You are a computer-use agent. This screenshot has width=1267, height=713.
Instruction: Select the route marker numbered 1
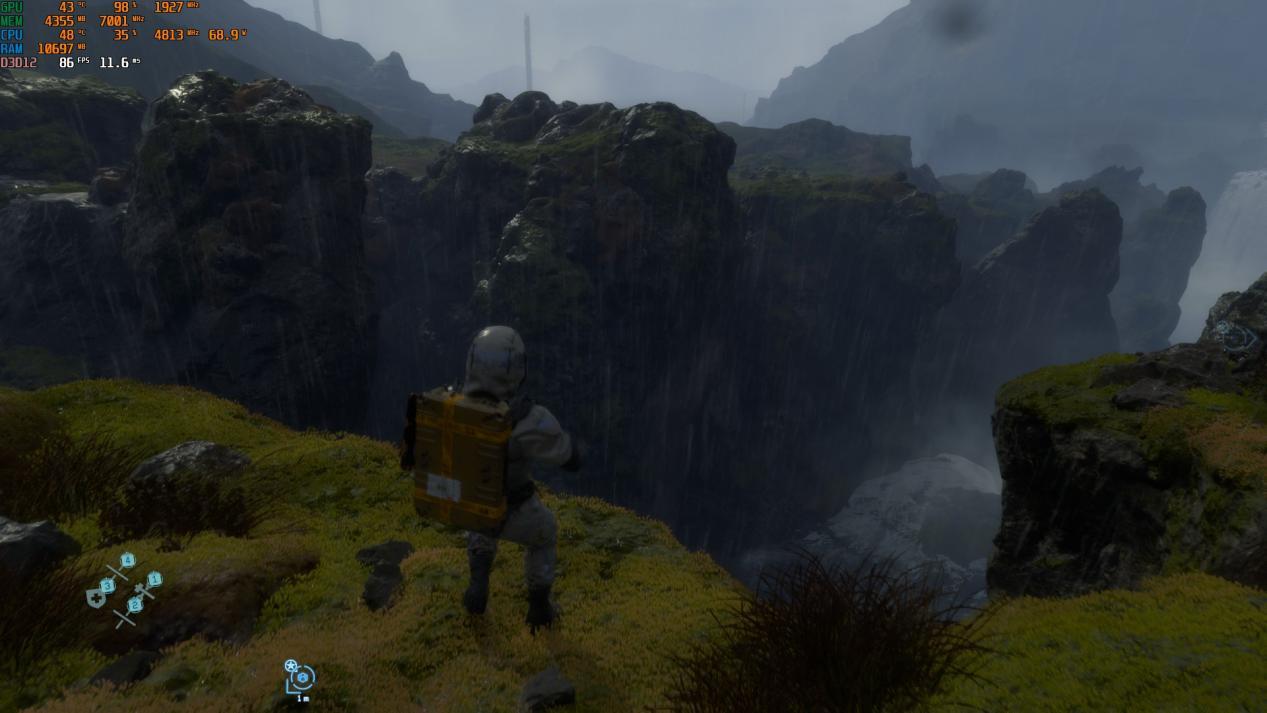point(155,579)
